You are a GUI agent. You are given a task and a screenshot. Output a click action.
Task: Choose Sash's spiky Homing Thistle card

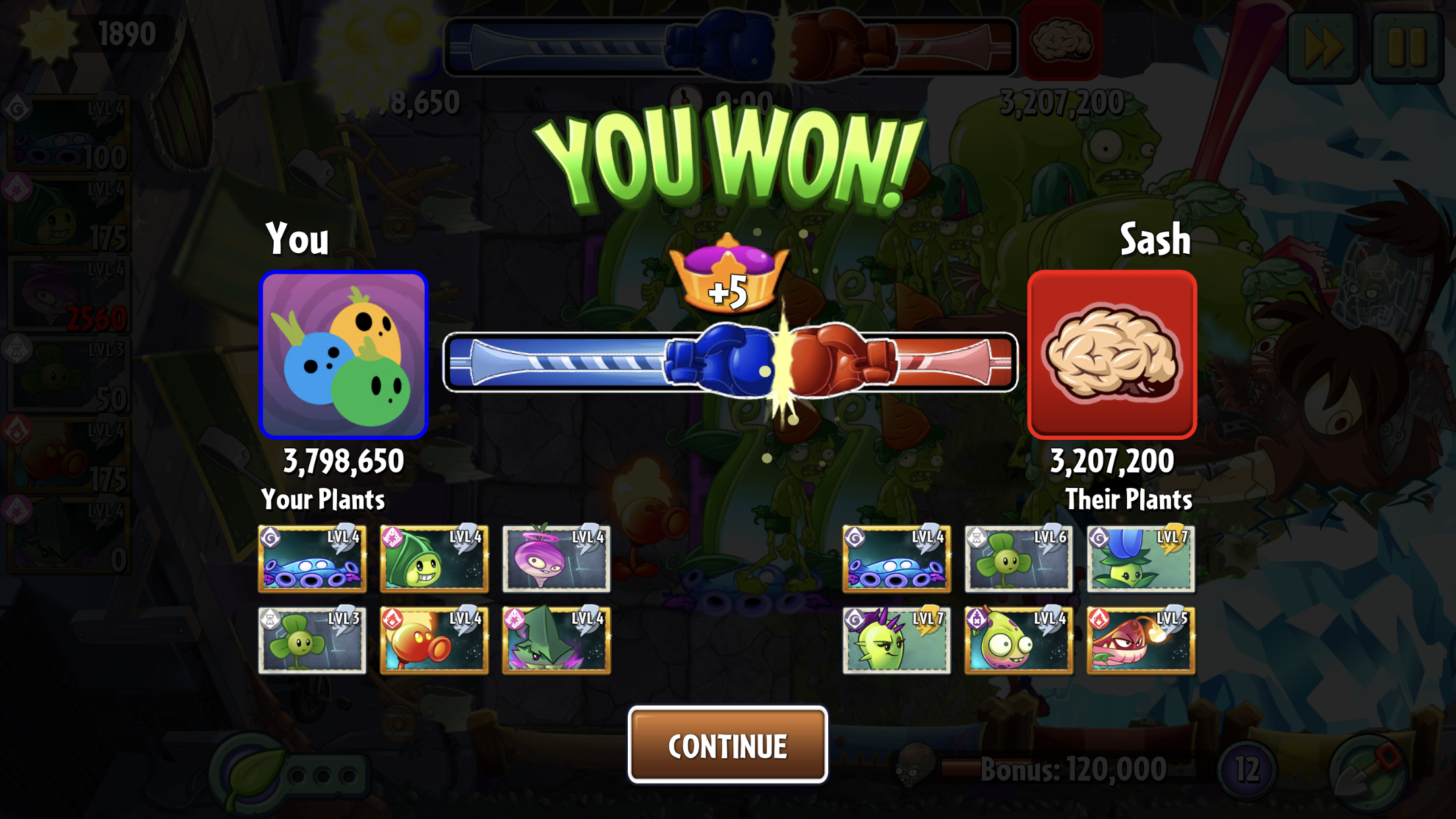click(x=896, y=640)
